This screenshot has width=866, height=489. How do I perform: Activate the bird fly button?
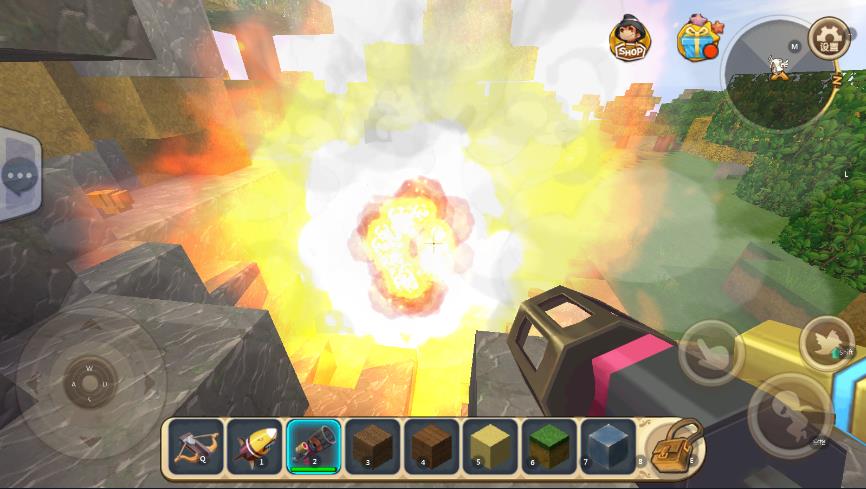[826, 343]
